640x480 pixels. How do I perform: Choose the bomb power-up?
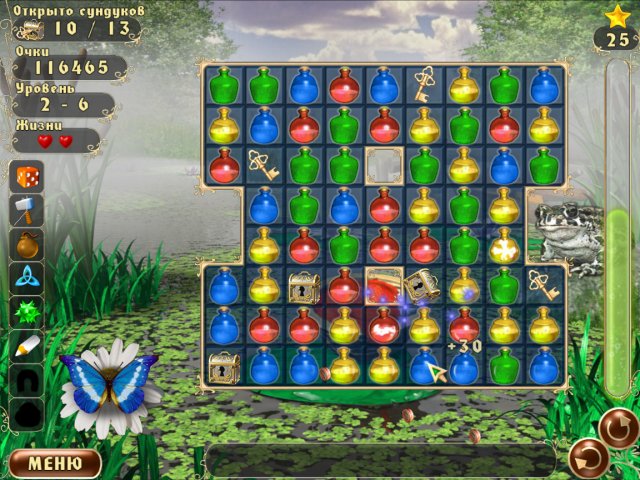(26, 244)
